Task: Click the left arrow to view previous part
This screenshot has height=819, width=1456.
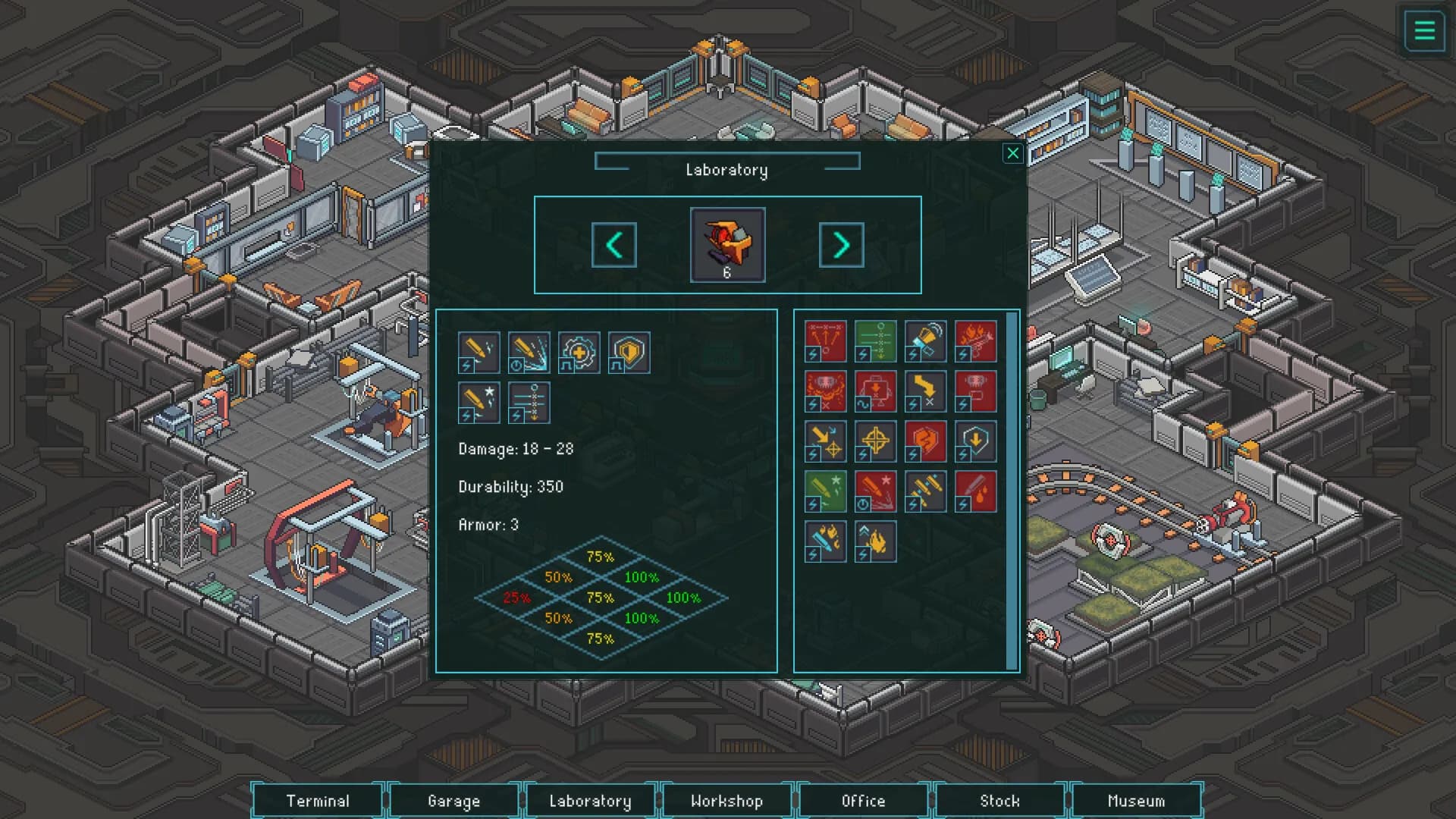Action: (x=614, y=245)
